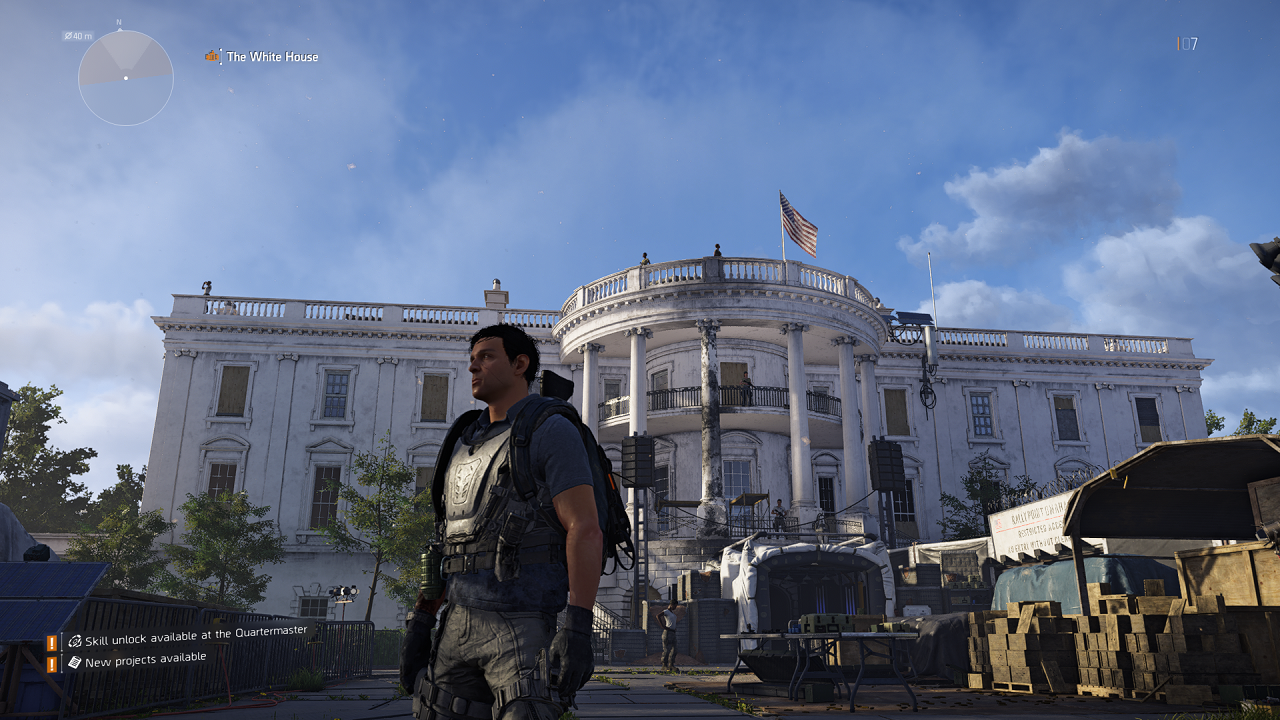Toggle the objective marker next to The White House

pos(212,57)
